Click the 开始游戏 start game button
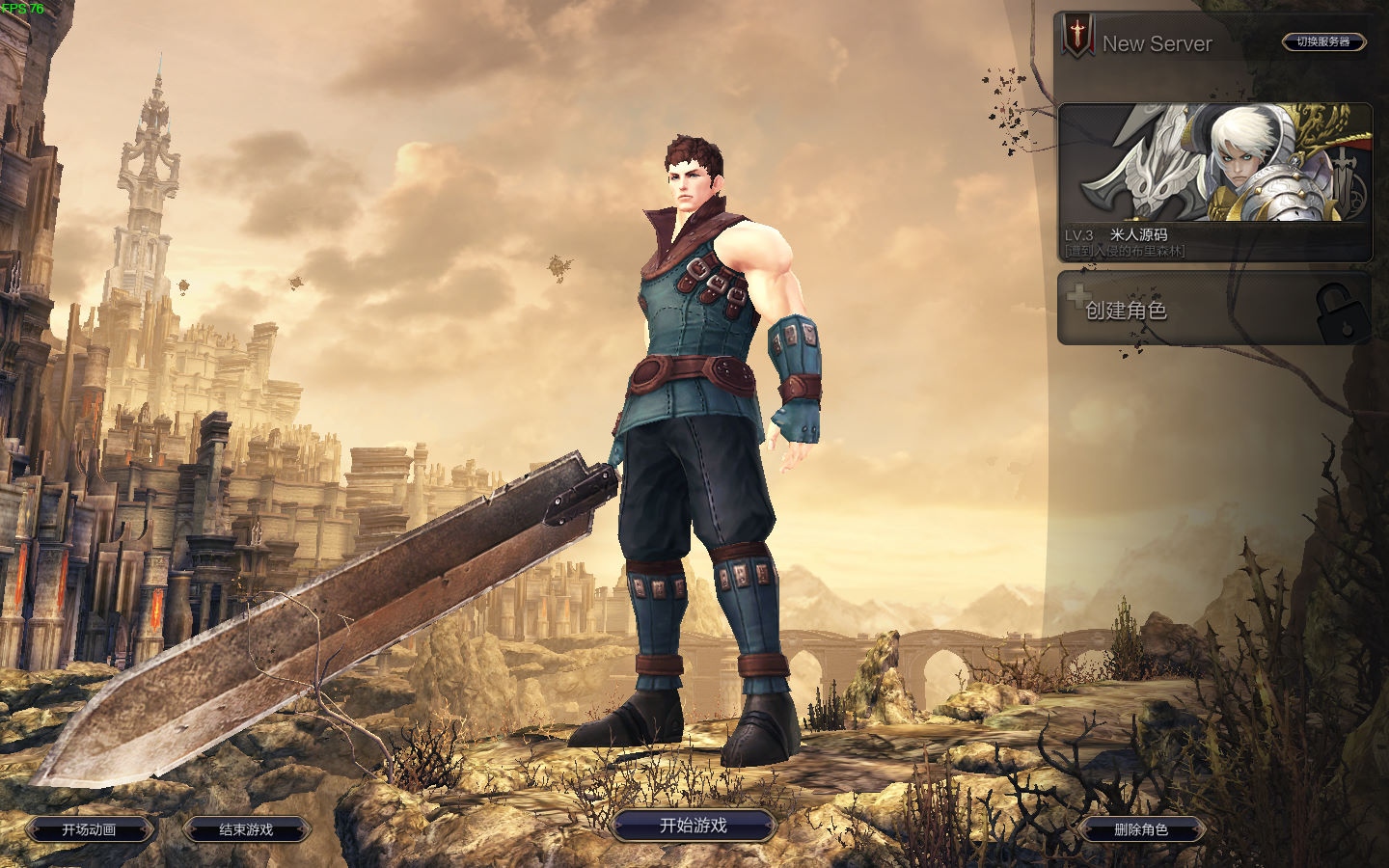 693,826
